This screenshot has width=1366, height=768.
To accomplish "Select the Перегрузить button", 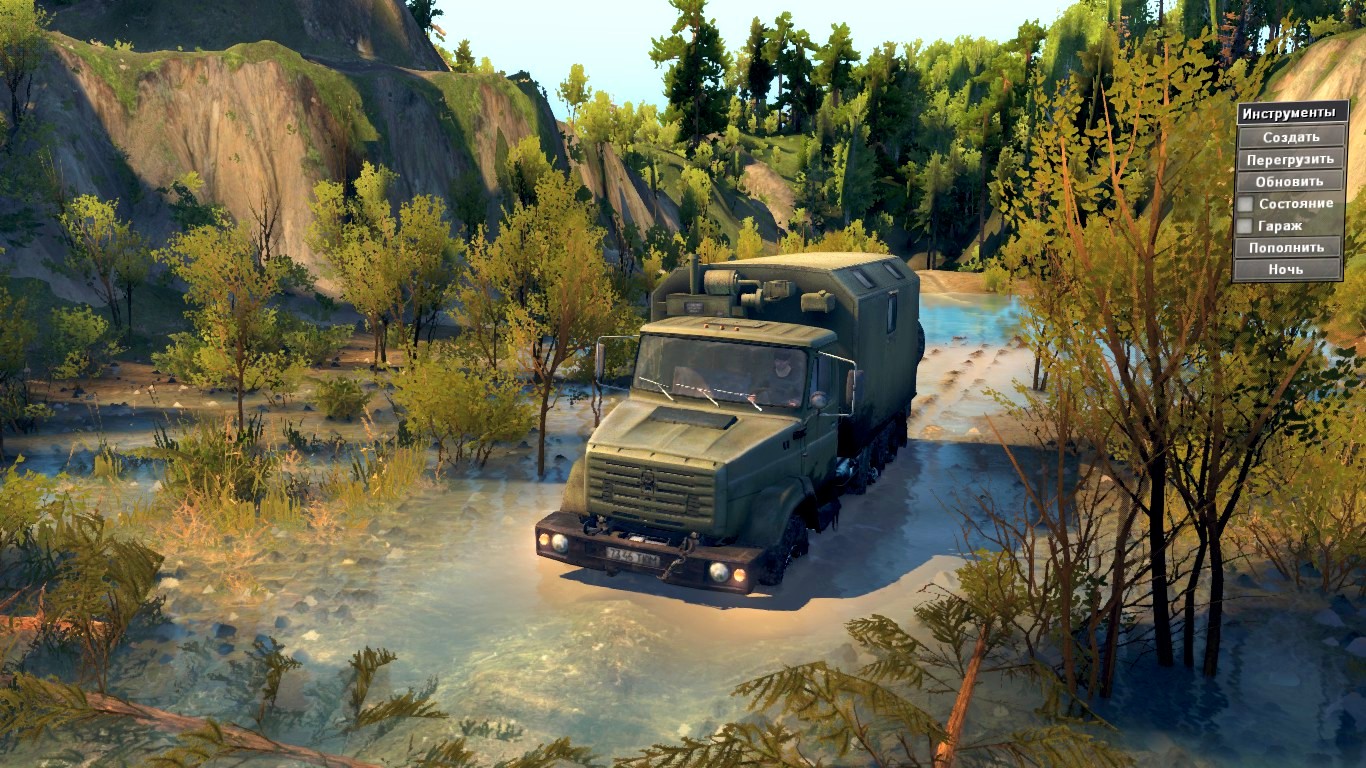I will pyautogui.click(x=1290, y=159).
